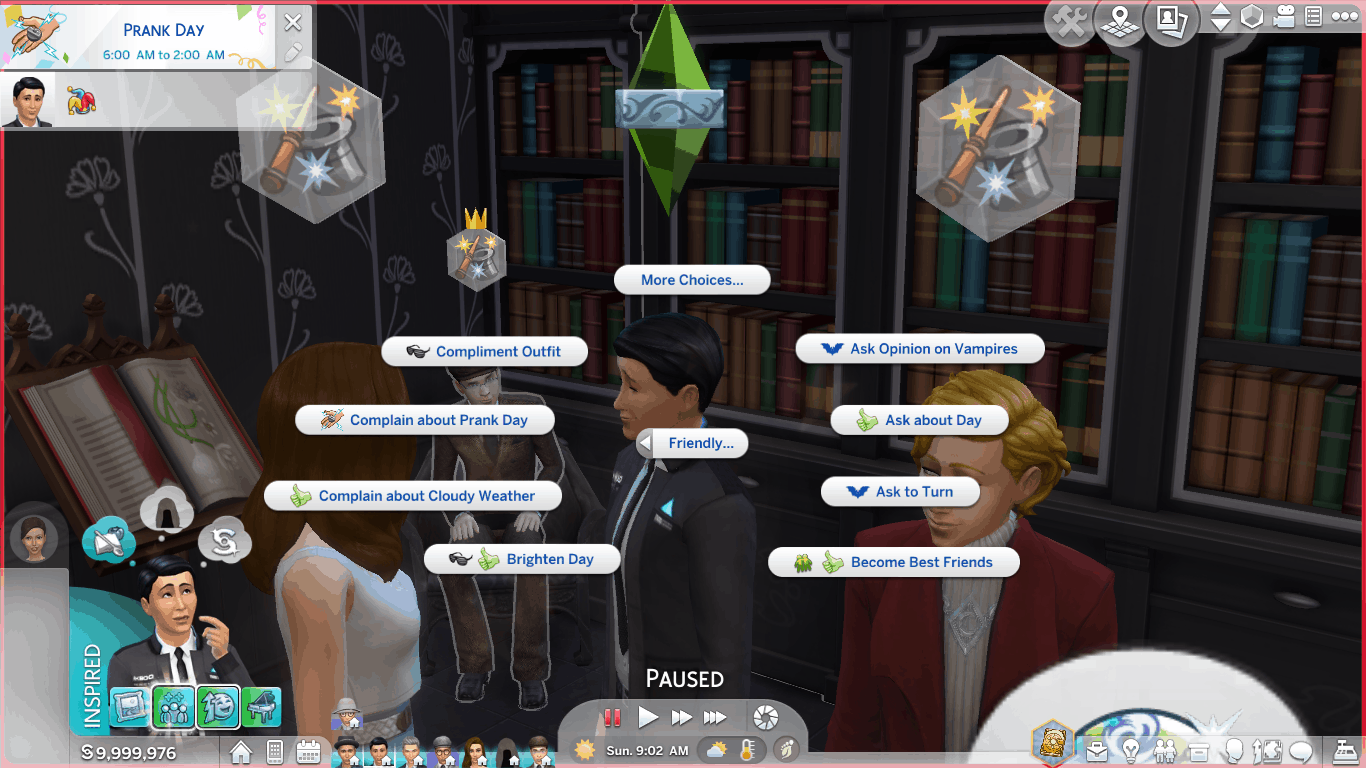Go back via the Friendly category button
This screenshot has height=768, width=1366.
click(693, 443)
